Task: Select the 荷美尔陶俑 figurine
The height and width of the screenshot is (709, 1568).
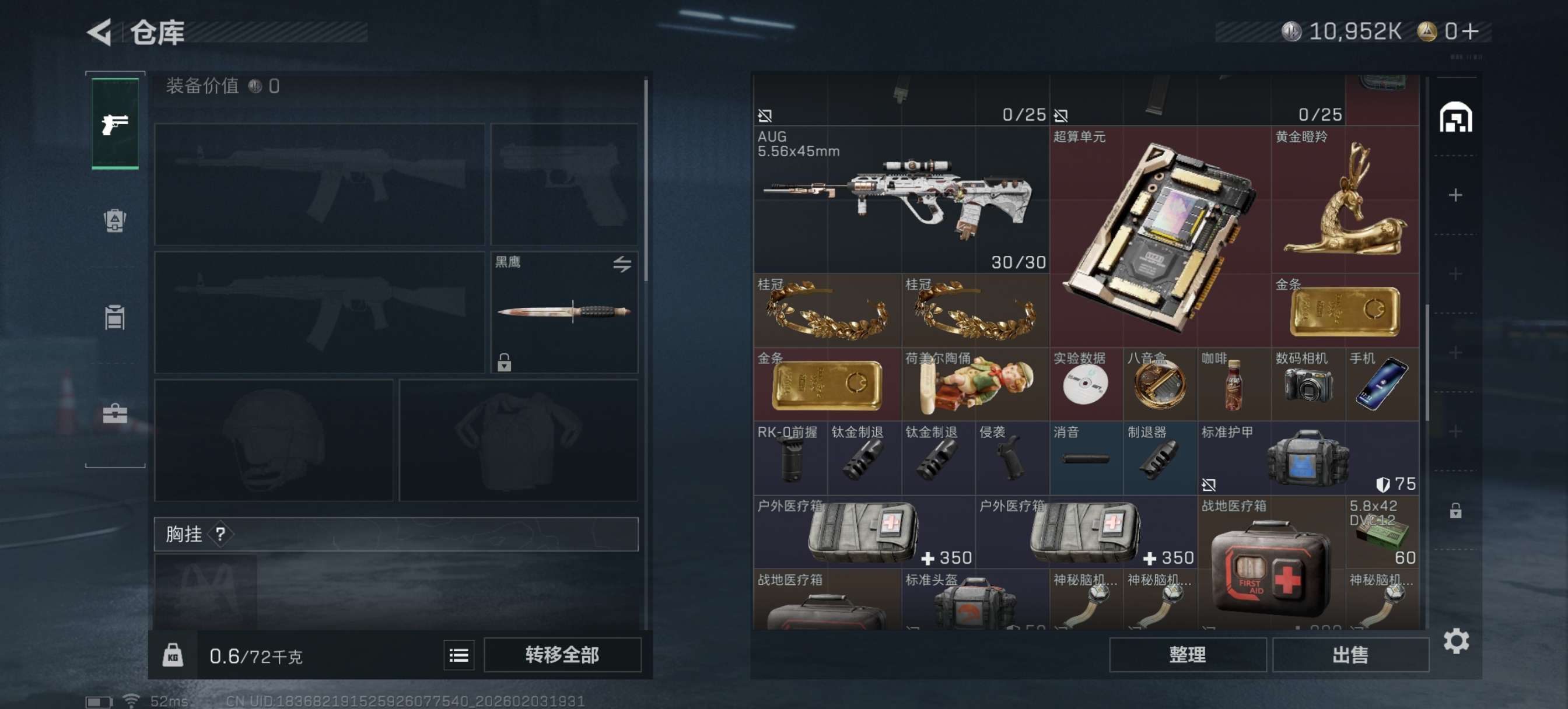Action: tap(975, 385)
